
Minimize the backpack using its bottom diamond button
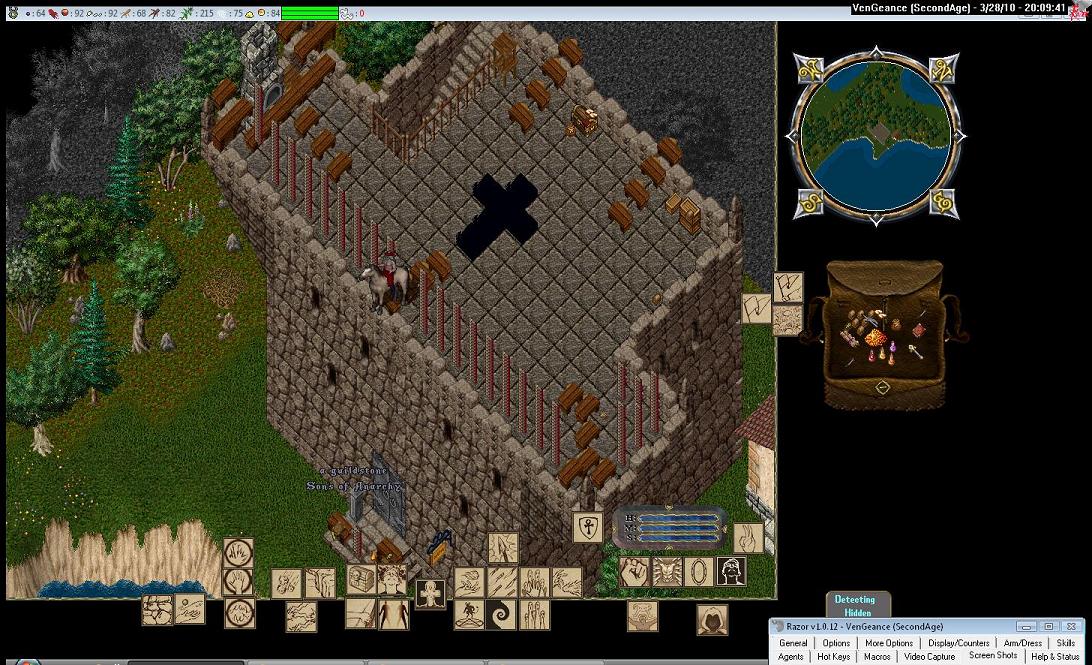[x=881, y=387]
